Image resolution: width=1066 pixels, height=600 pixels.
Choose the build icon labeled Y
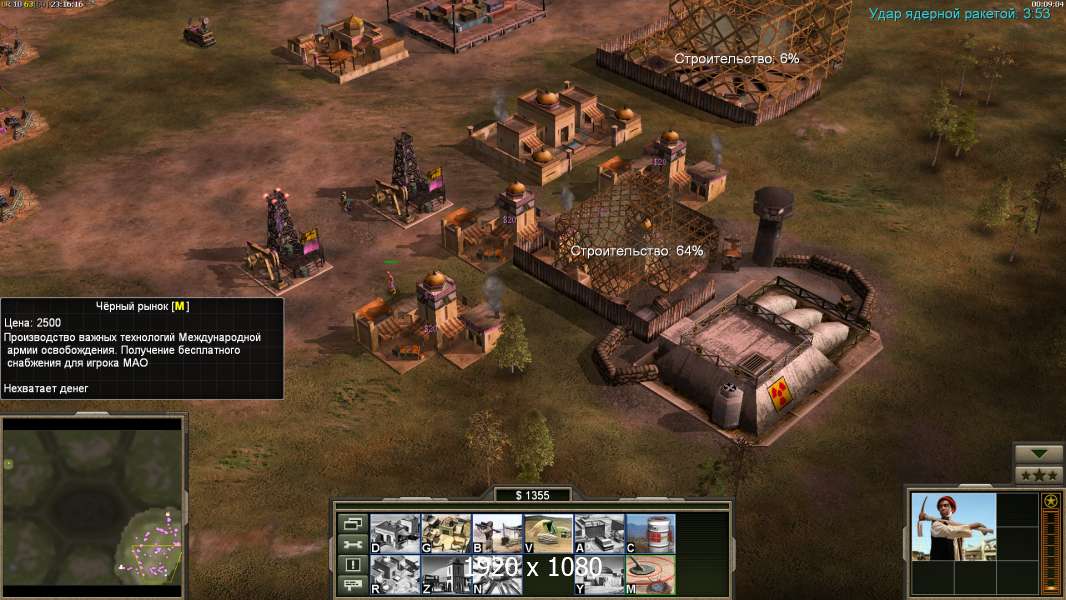[599, 574]
